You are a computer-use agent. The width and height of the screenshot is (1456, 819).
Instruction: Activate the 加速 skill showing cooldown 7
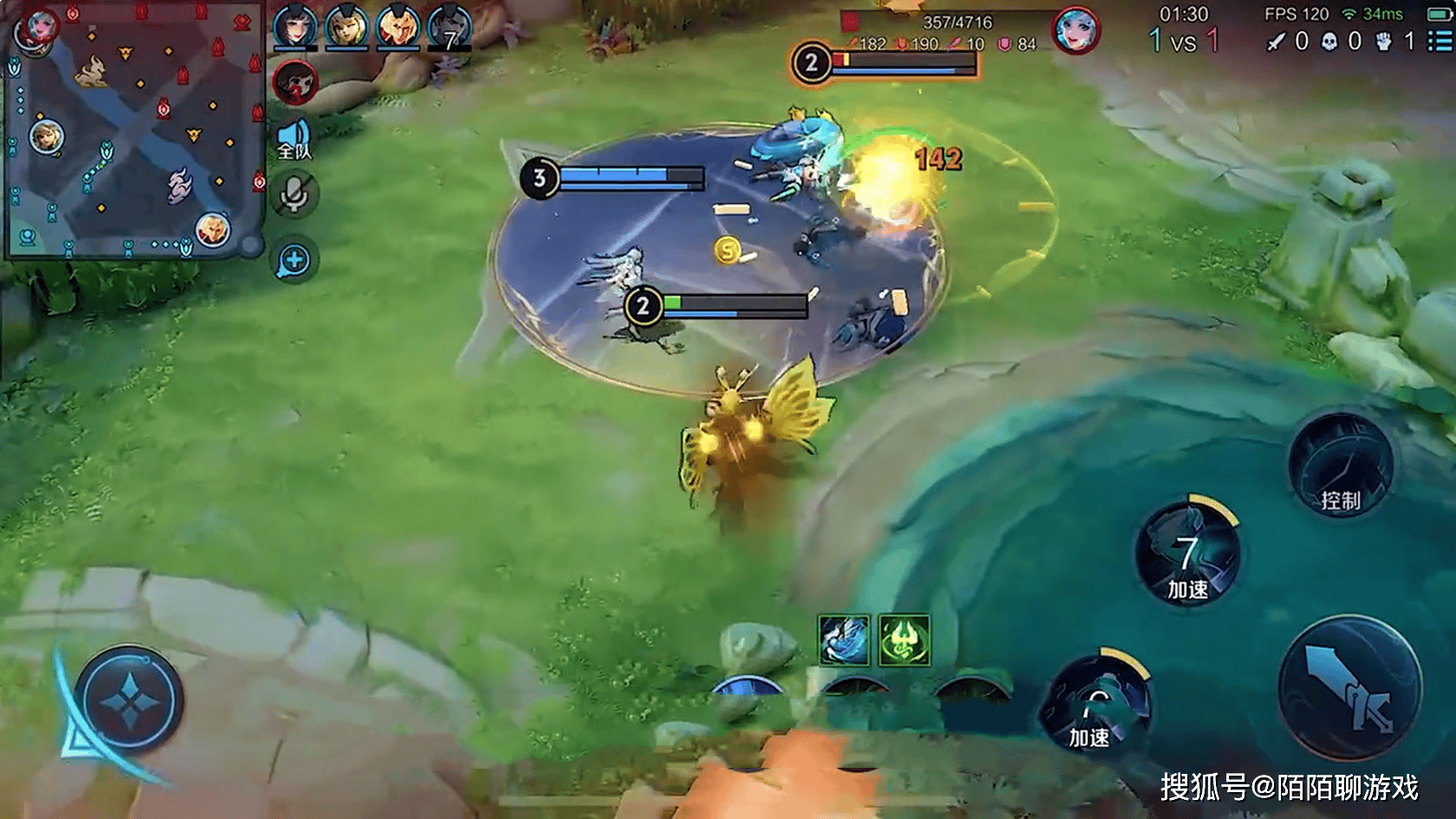click(x=1187, y=555)
